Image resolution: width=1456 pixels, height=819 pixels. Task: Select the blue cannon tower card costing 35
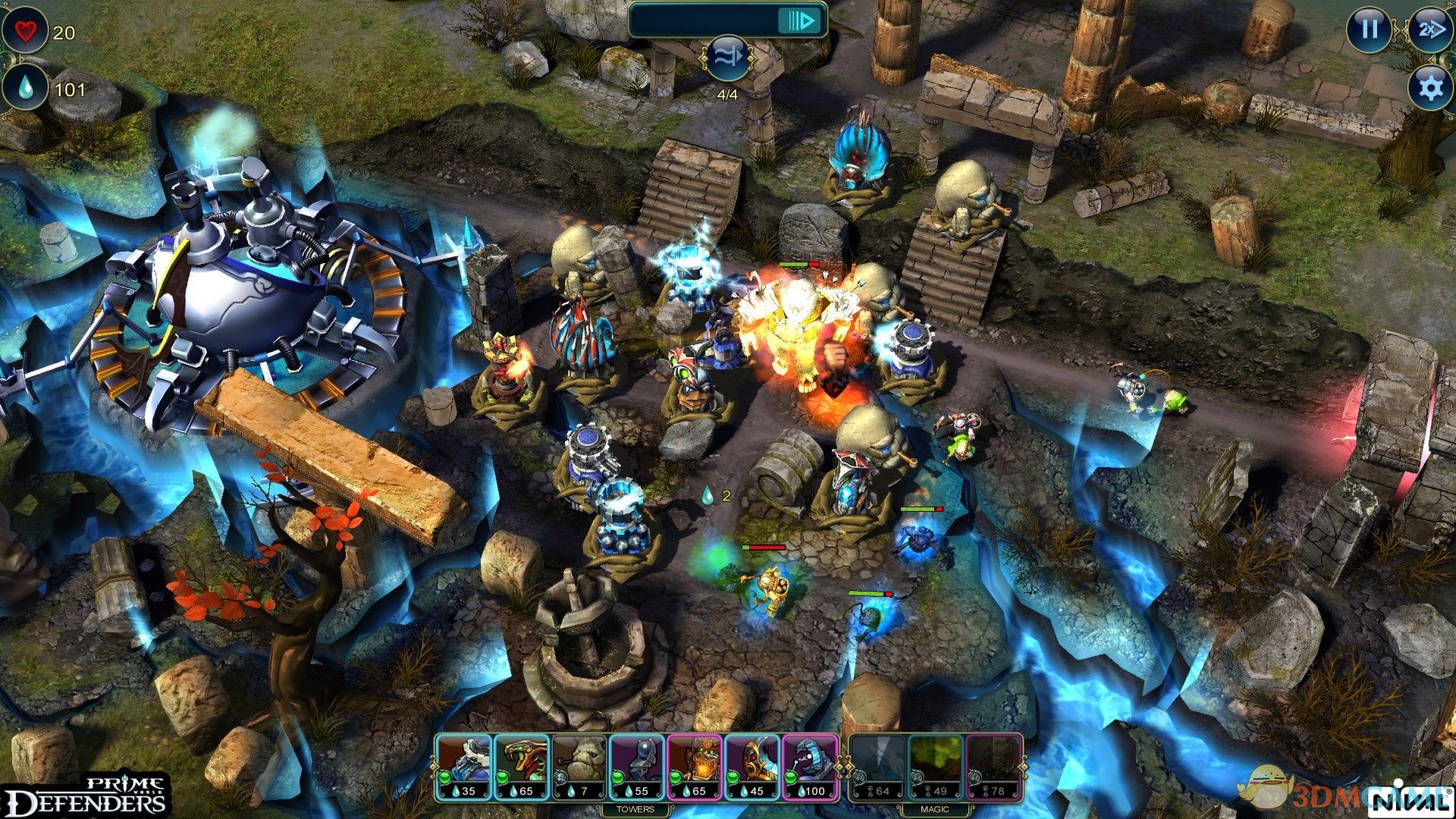click(464, 767)
